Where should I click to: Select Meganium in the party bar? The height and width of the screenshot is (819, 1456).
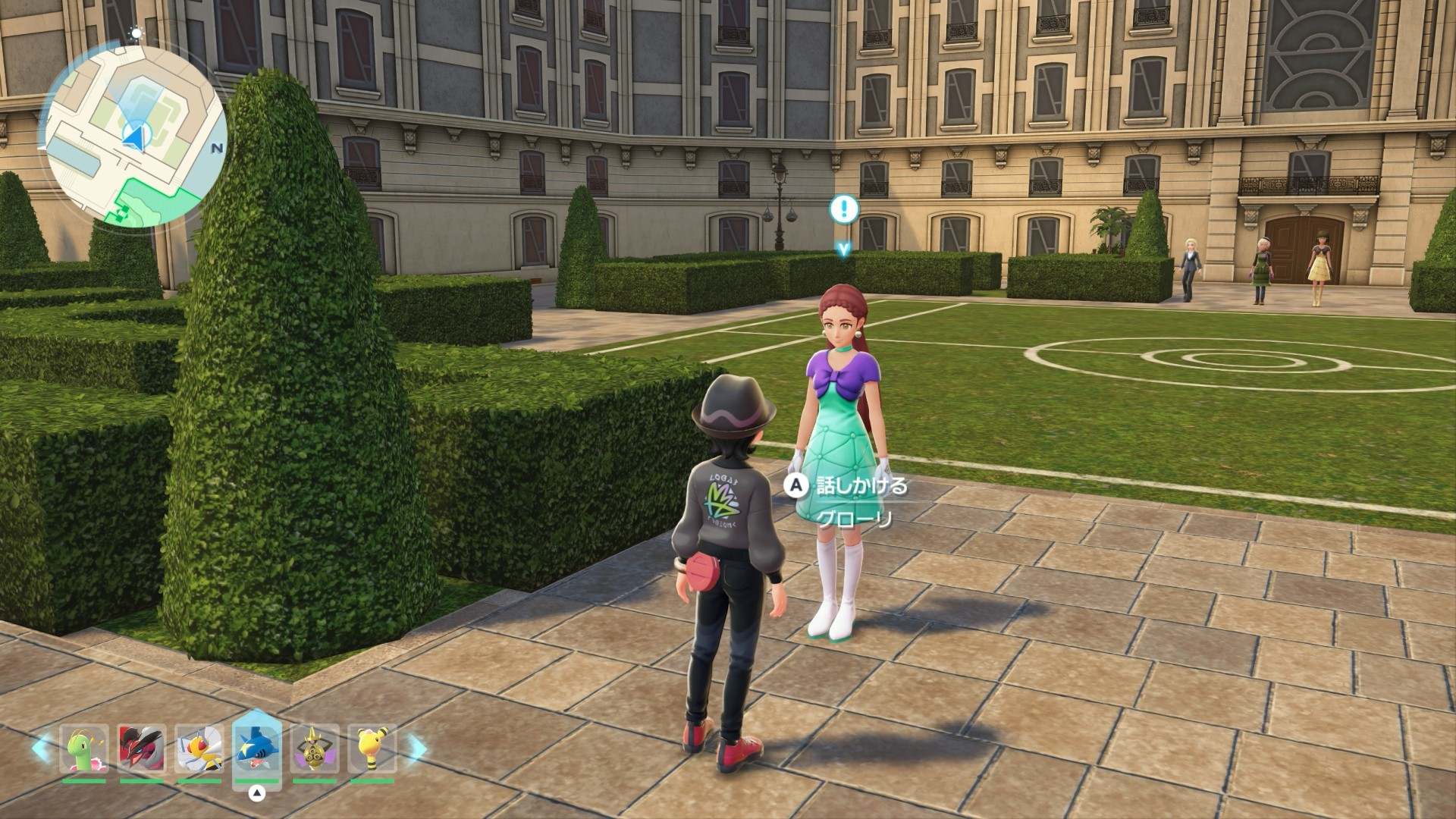click(x=84, y=748)
